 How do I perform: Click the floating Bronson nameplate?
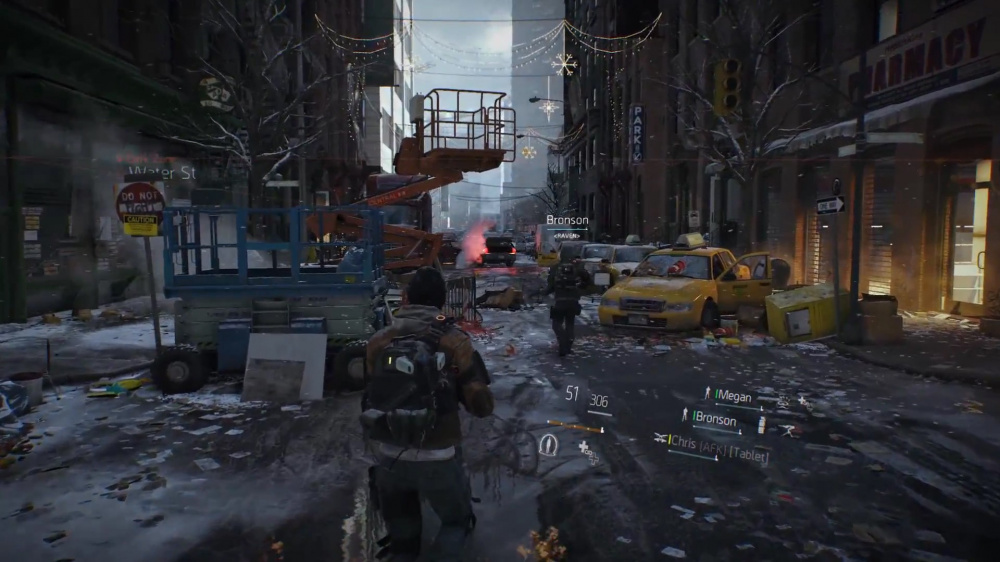click(567, 221)
